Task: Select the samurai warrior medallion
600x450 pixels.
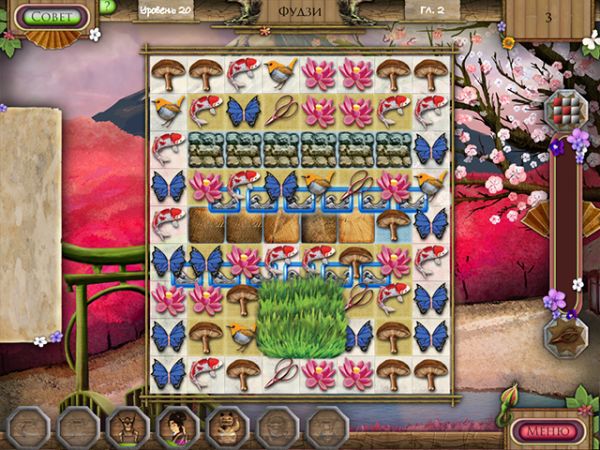Action: click(127, 428)
